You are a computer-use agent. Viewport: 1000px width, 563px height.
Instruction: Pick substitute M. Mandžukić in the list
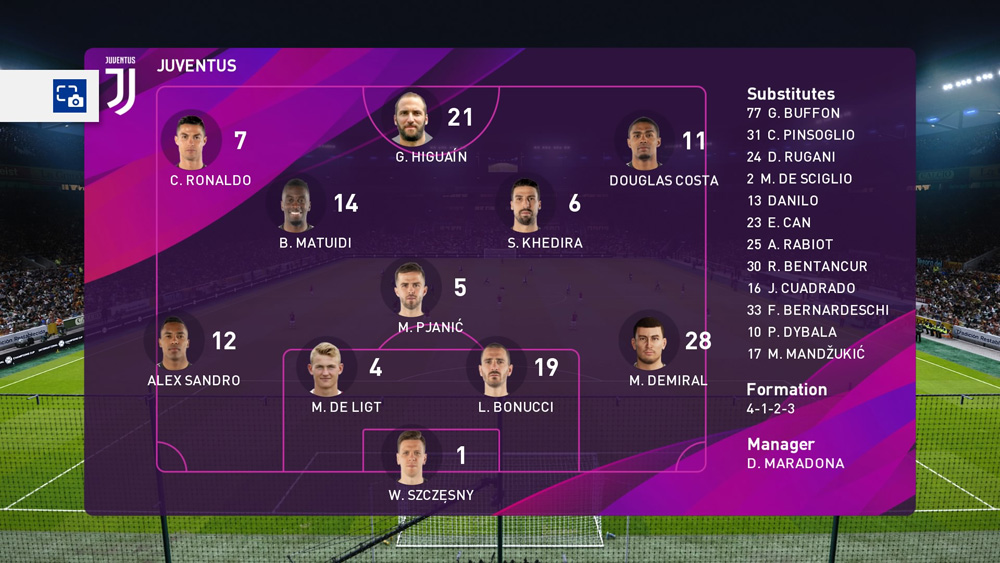pyautogui.click(x=805, y=354)
